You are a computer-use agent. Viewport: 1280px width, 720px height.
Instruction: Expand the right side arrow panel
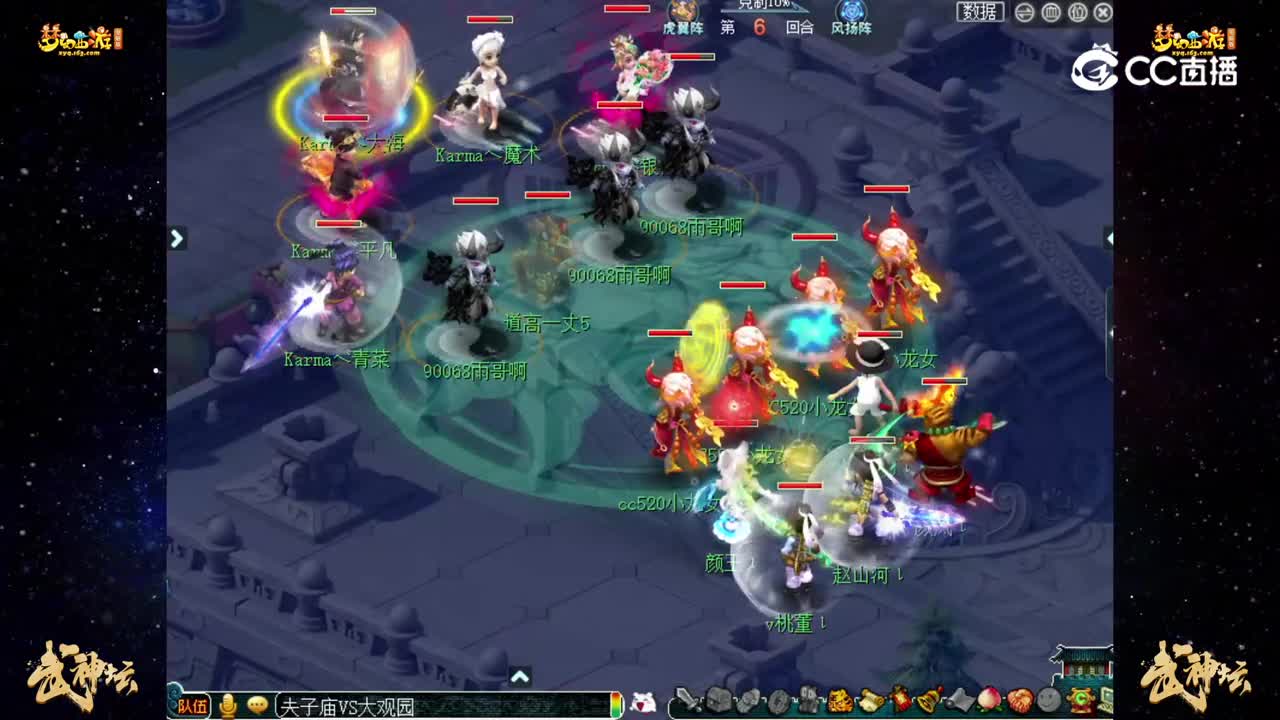point(1108,239)
